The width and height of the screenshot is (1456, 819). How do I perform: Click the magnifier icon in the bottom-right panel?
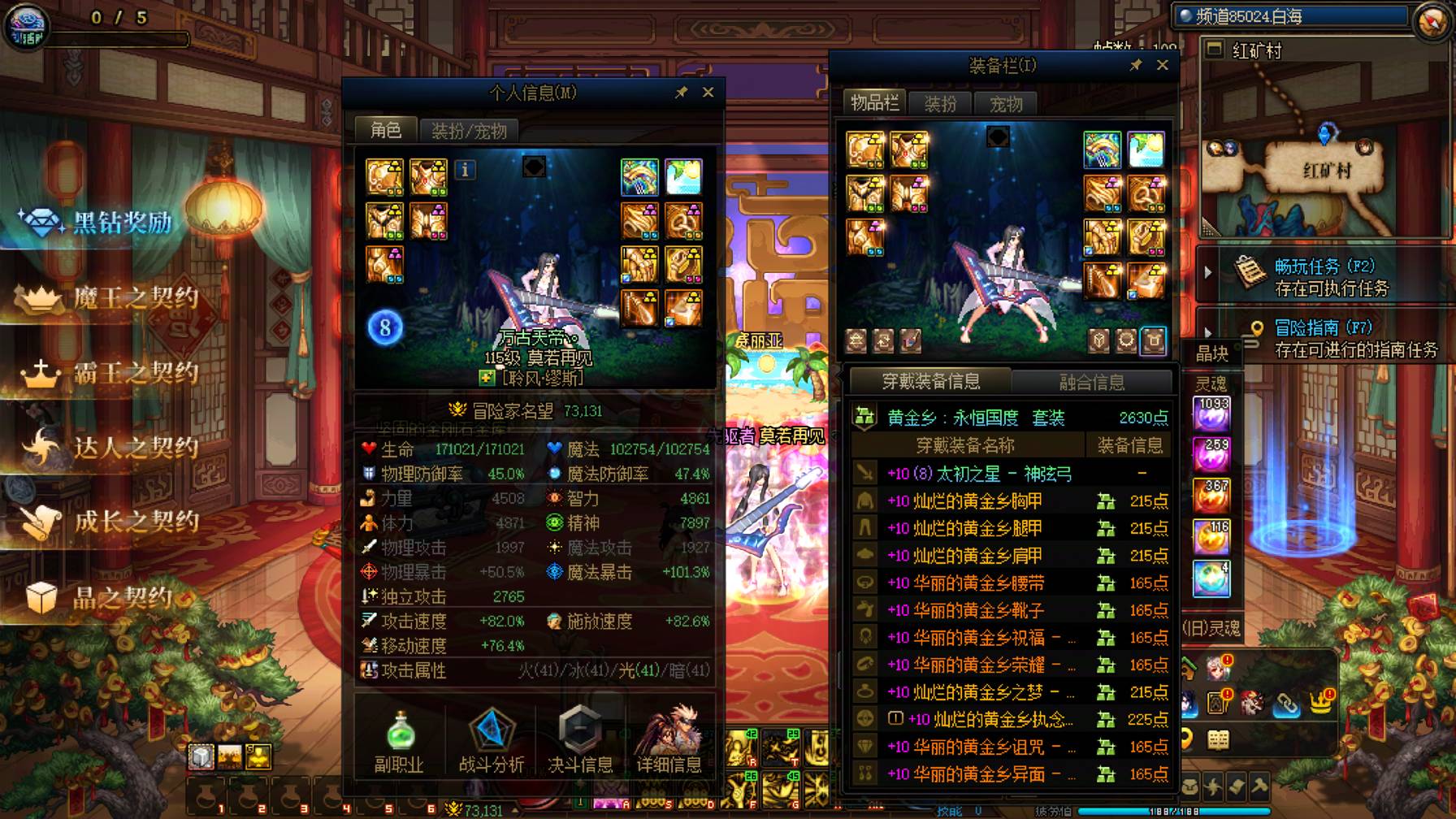[1188, 738]
